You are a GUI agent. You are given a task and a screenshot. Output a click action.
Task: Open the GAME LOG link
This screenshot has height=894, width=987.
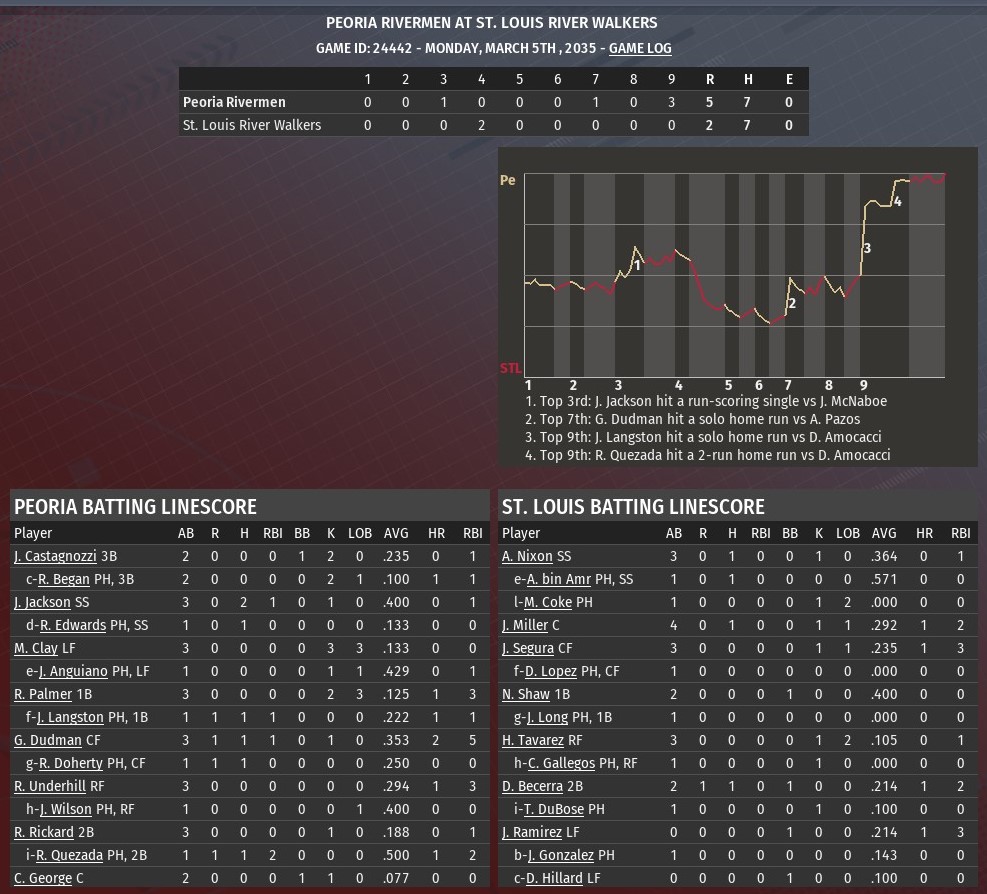pyautogui.click(x=640, y=48)
